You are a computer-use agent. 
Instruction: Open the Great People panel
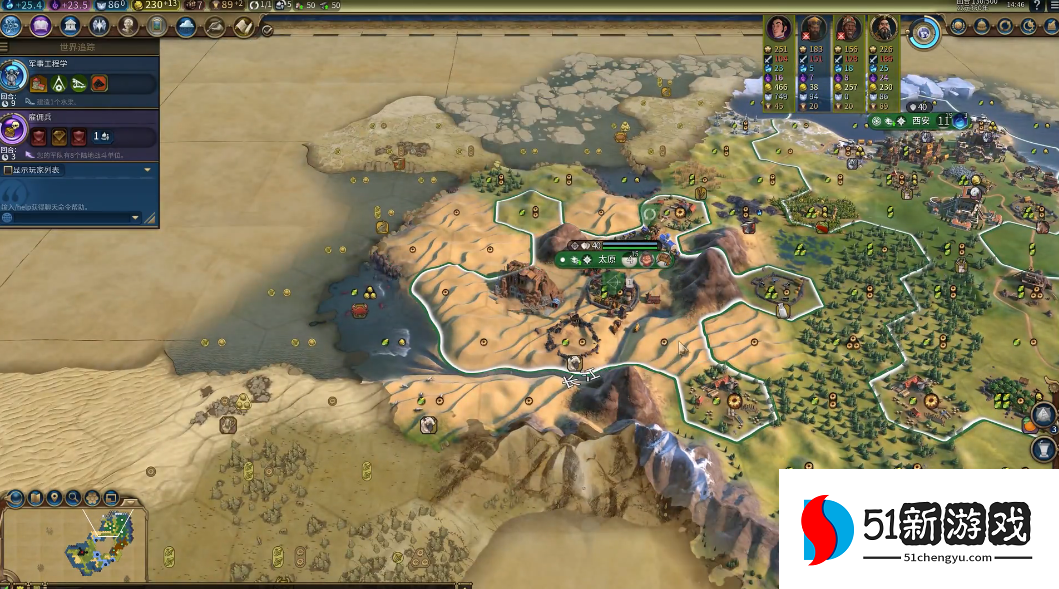[x=128, y=25]
